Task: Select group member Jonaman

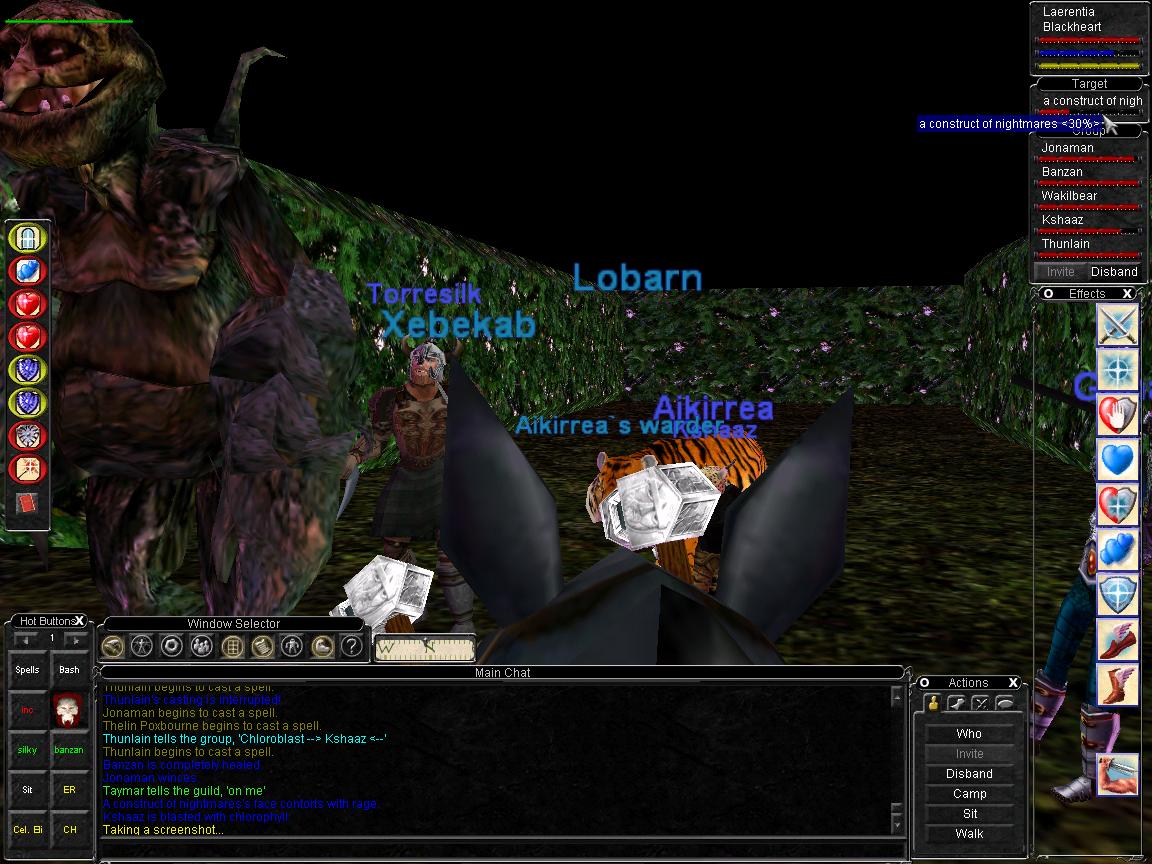Action: click(x=1067, y=148)
